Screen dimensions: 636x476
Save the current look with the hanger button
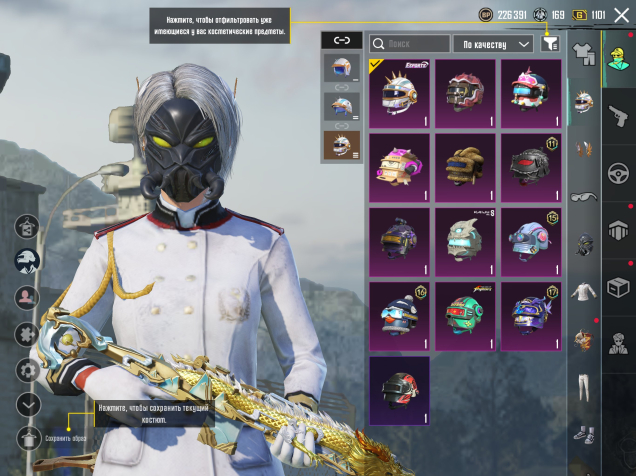[x=29, y=437]
